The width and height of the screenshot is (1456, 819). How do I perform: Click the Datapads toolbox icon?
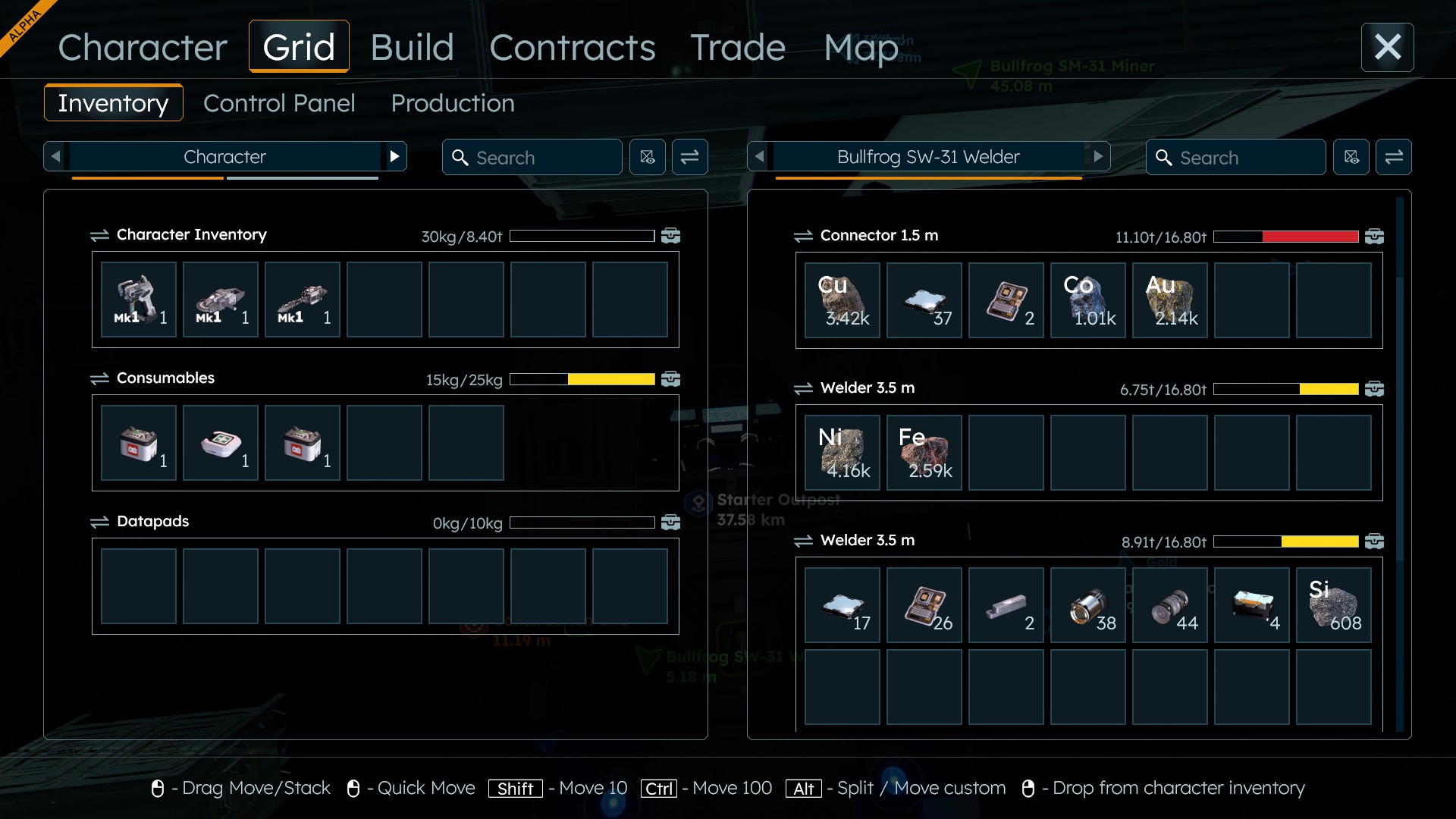coord(670,522)
